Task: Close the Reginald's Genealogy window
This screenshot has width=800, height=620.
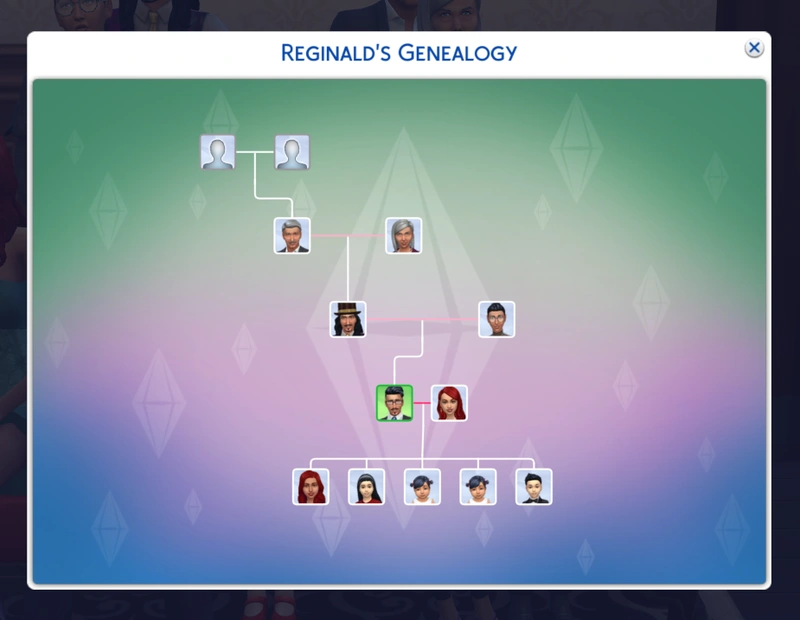Action: tap(754, 48)
